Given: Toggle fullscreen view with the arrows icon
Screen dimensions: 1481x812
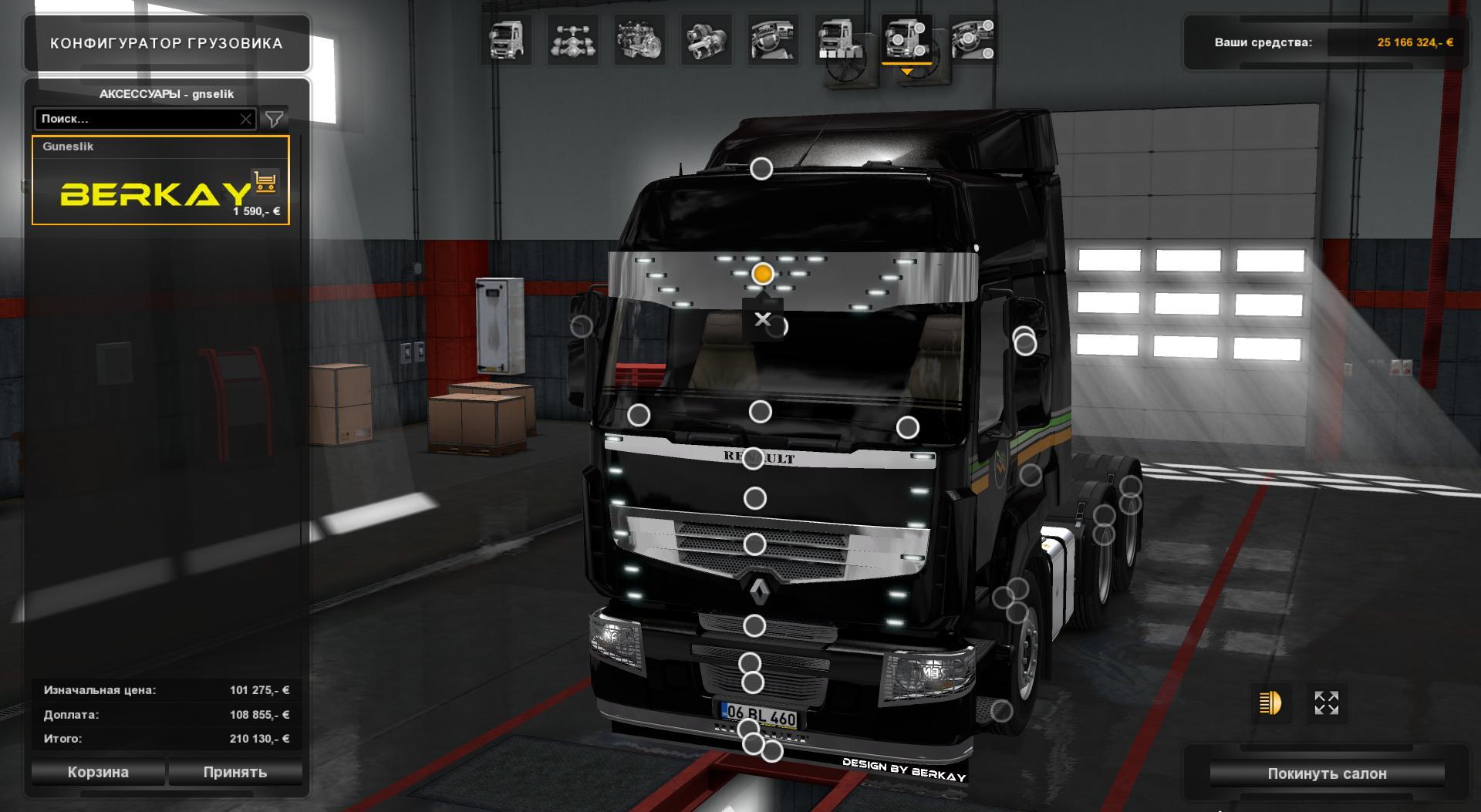Looking at the screenshot, I should tap(1326, 702).
